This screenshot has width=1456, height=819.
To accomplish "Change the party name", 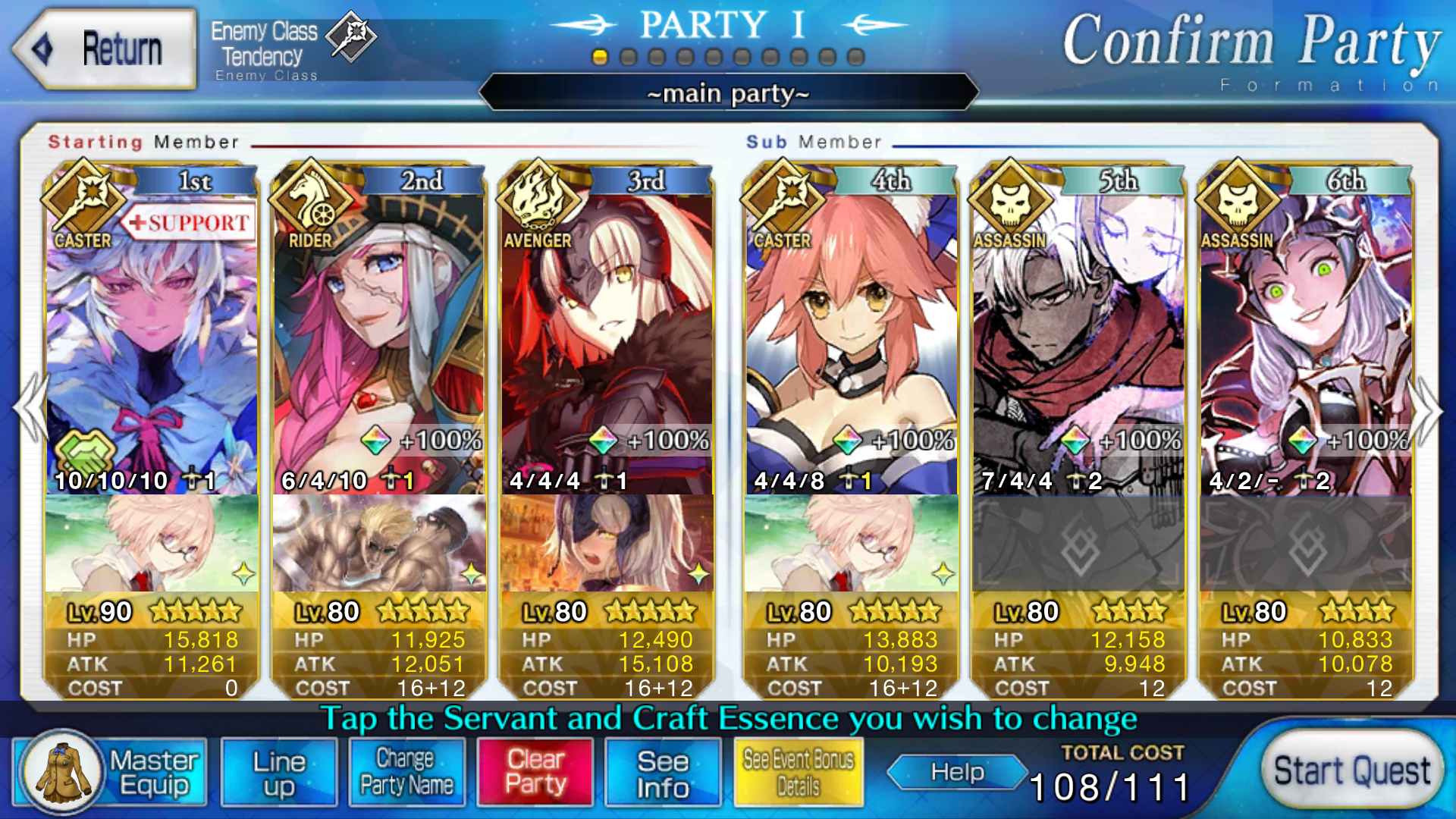I will pos(406,773).
